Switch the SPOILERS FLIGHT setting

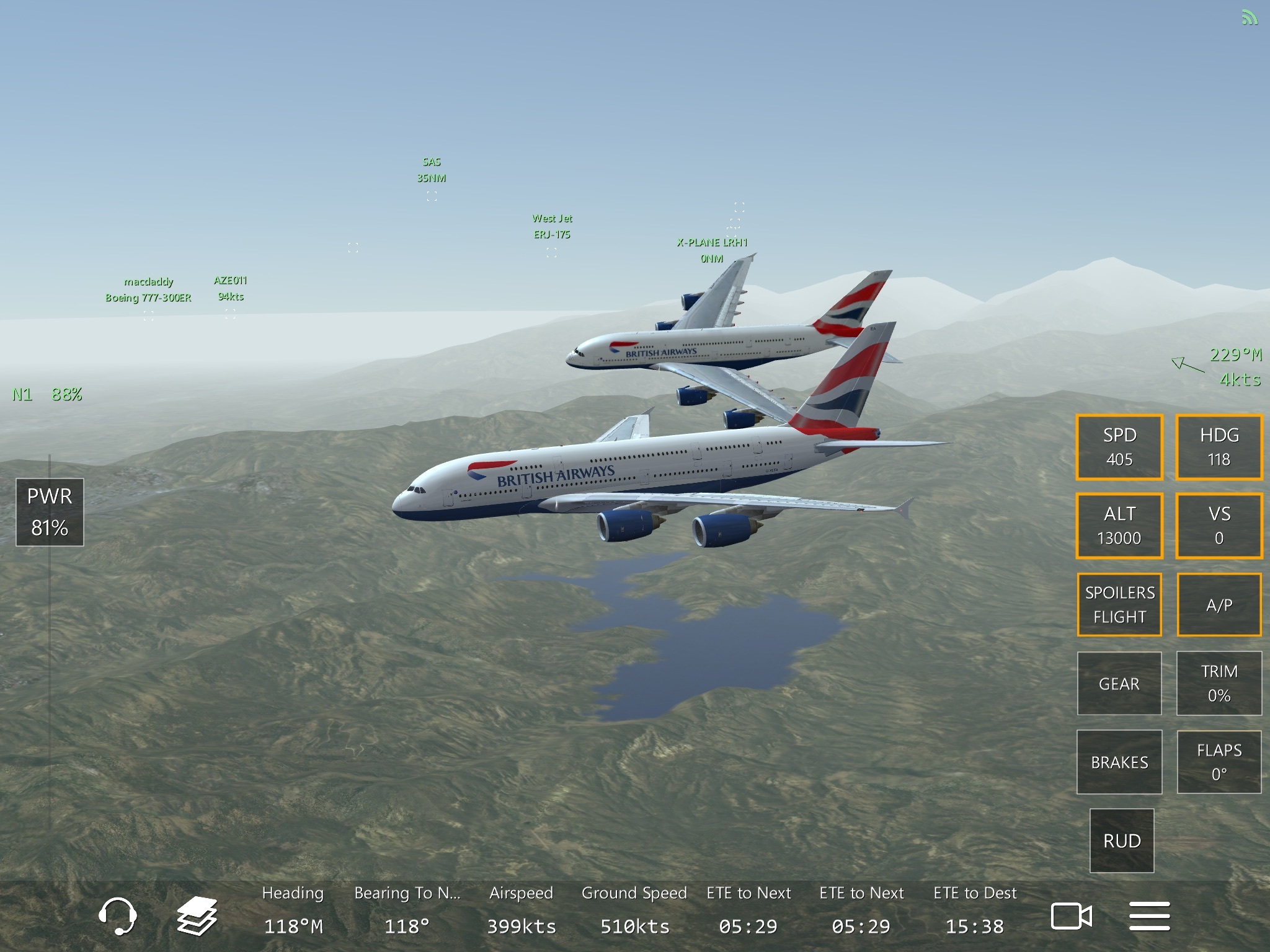pyautogui.click(x=1119, y=604)
